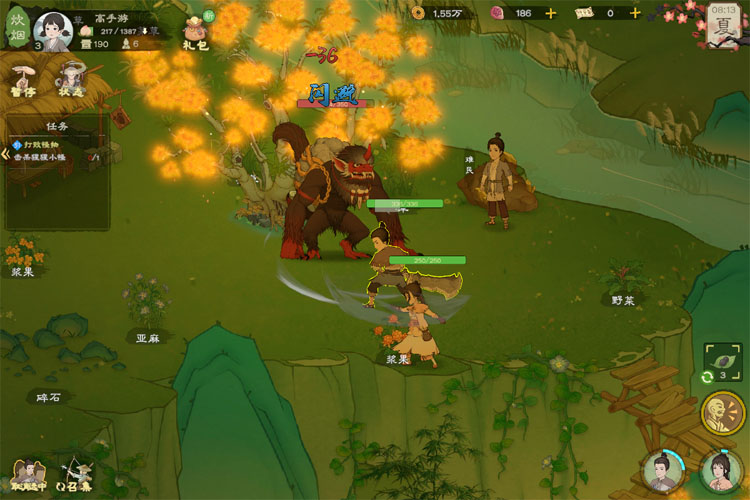Activate the golden monk skill
This screenshot has height=500, width=750.
[x=722, y=413]
